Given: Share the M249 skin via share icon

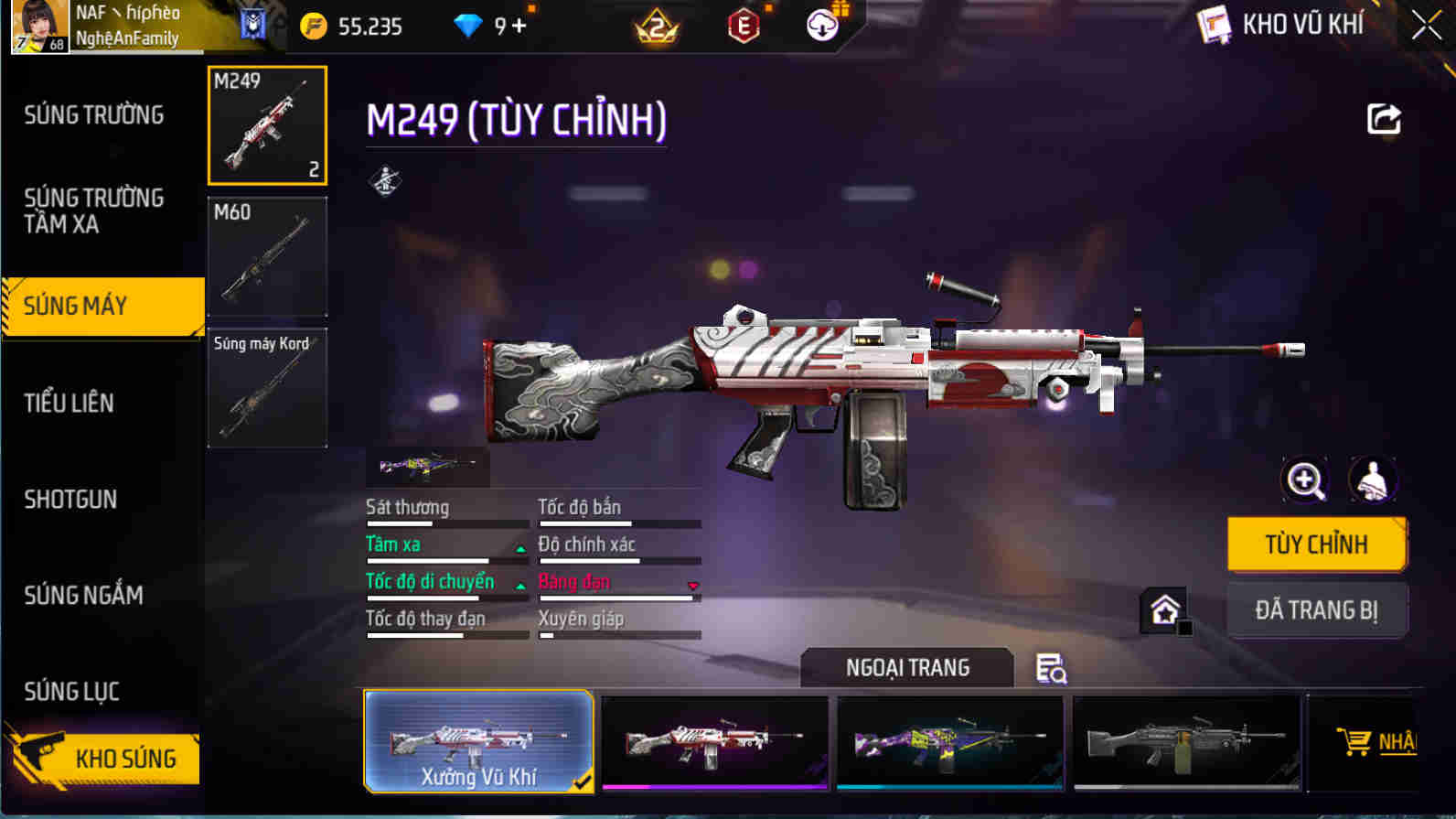Looking at the screenshot, I should [x=1385, y=117].
